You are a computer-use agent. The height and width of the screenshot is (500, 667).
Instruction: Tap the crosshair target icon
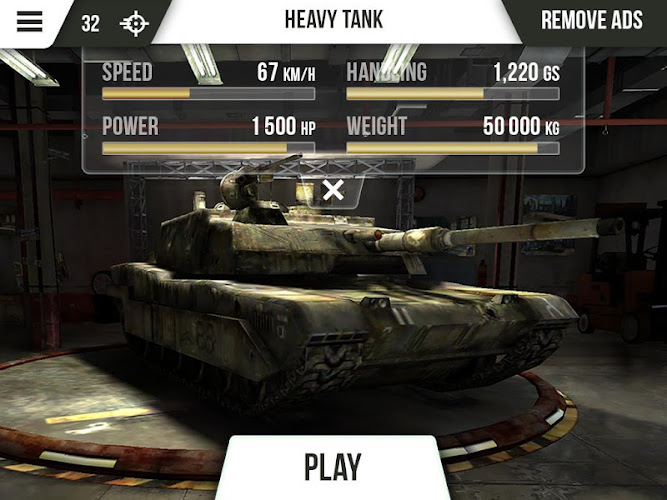133,23
